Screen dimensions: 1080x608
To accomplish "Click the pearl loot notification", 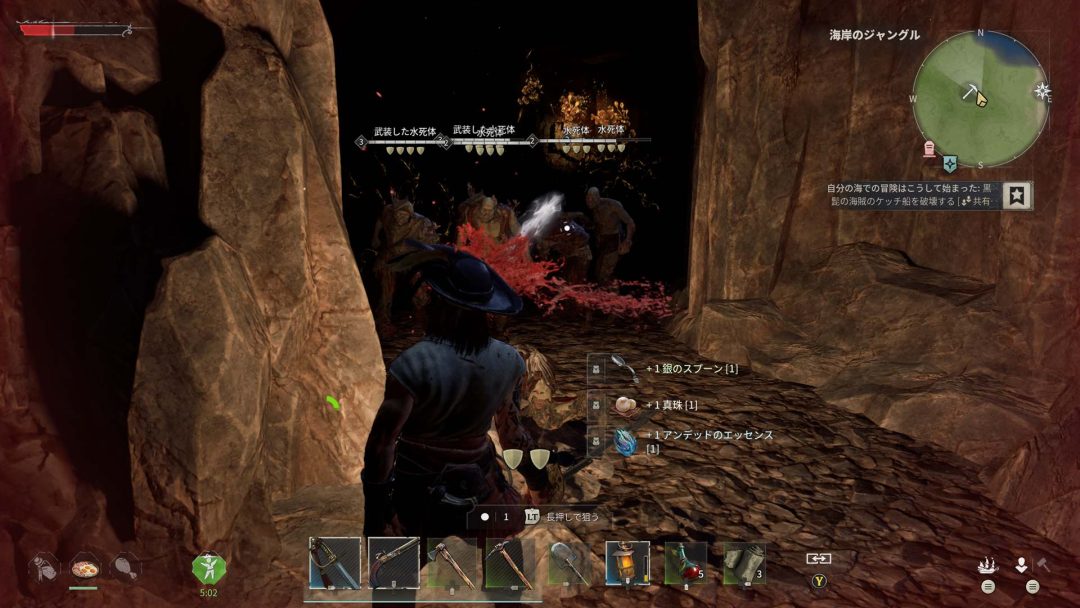I will tap(672, 404).
